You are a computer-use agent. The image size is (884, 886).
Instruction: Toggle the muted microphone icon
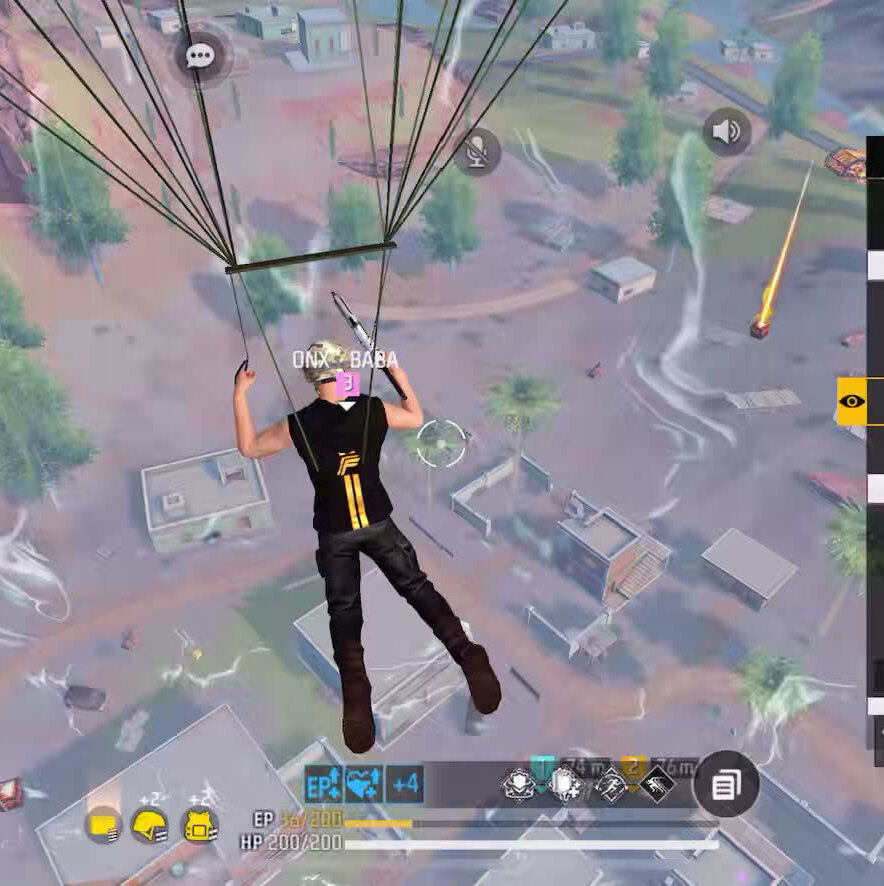point(477,152)
